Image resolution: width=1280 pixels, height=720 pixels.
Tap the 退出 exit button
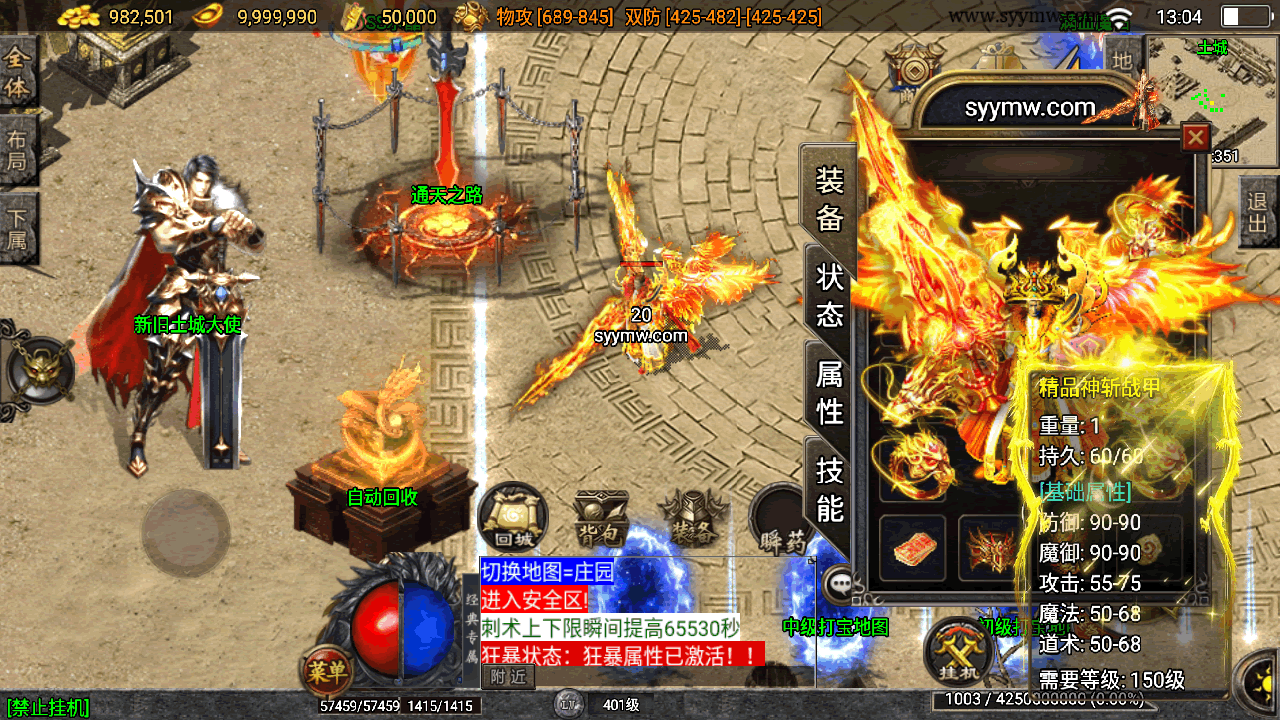pyautogui.click(x=1258, y=212)
